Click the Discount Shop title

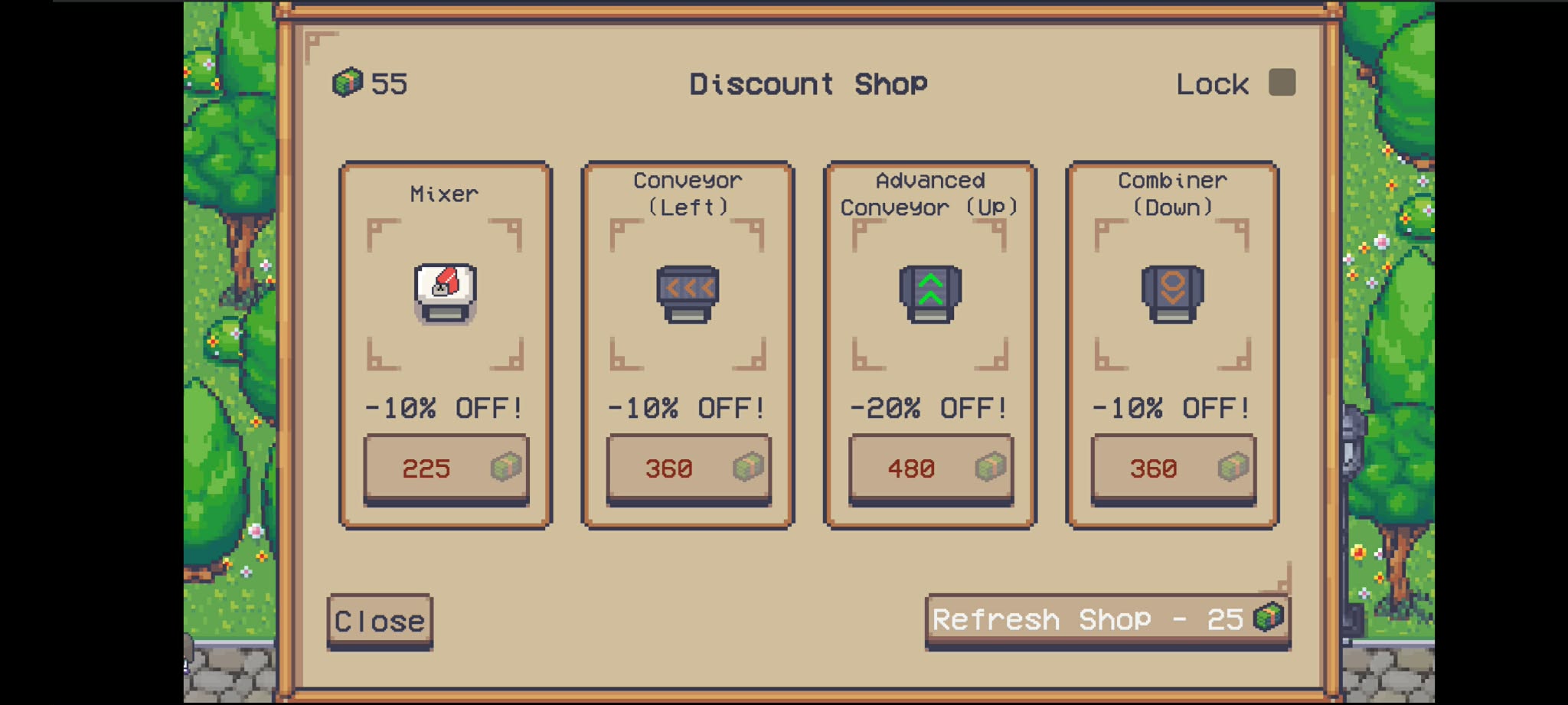coord(808,83)
